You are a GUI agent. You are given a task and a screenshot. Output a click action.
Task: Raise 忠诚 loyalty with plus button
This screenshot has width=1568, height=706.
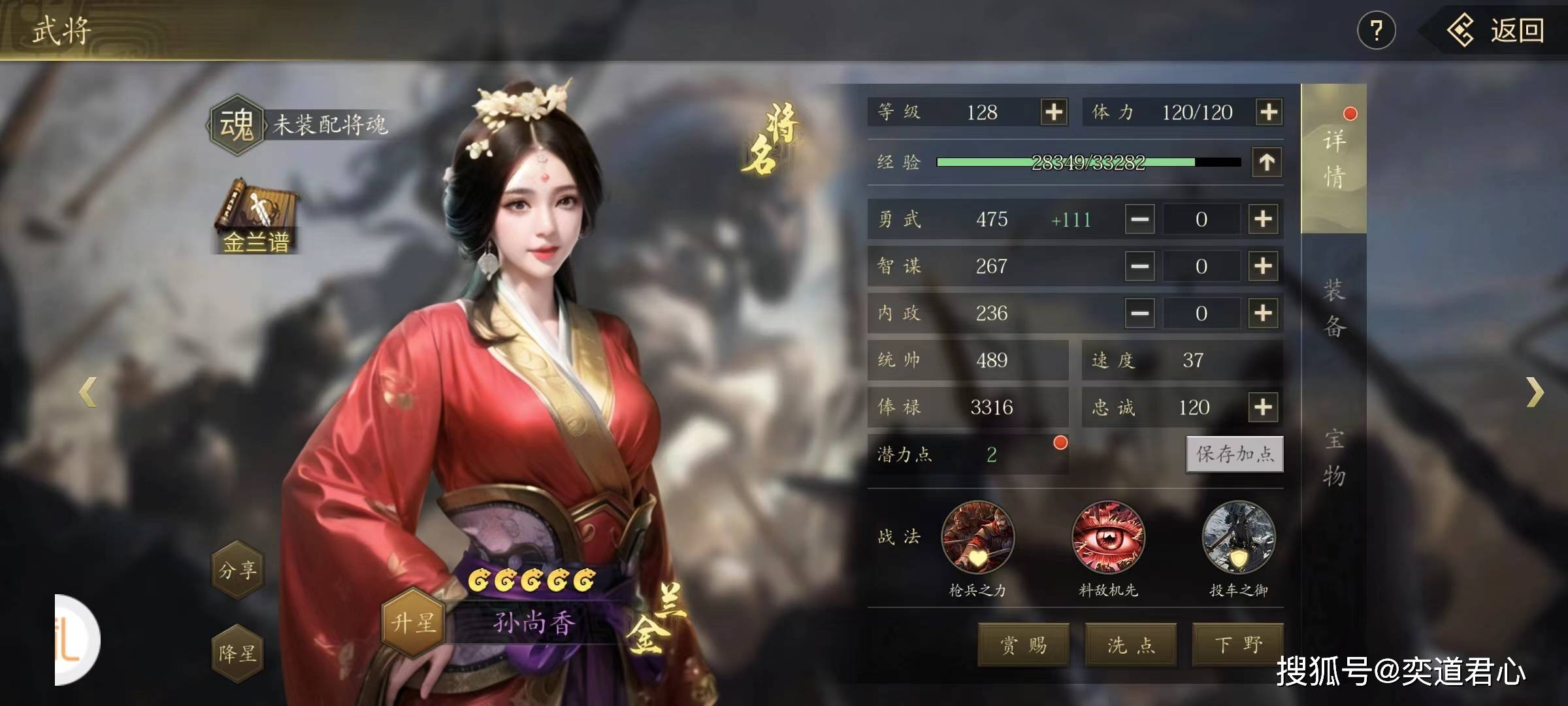1263,407
